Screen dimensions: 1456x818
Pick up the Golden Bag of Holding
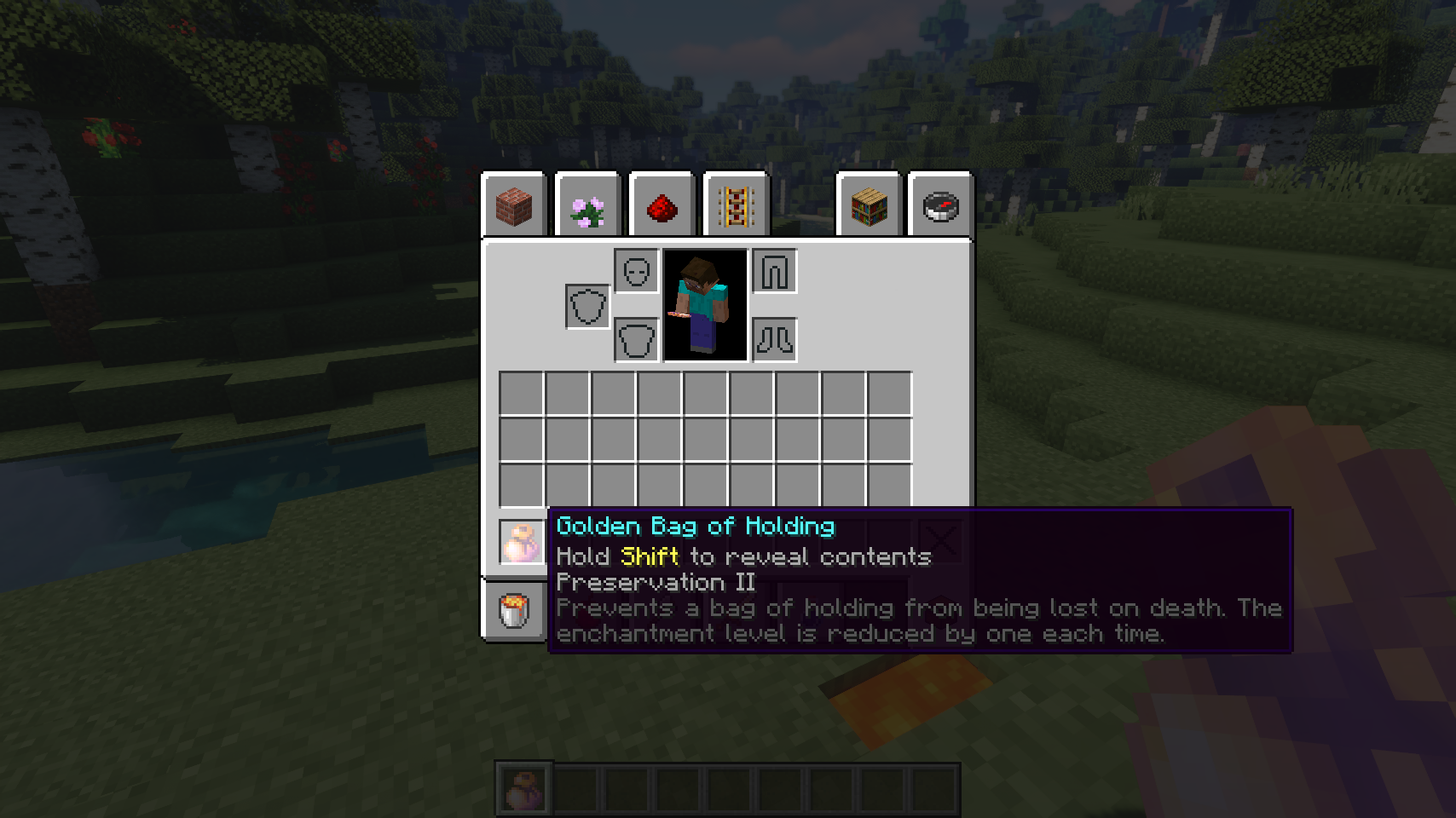click(x=522, y=542)
